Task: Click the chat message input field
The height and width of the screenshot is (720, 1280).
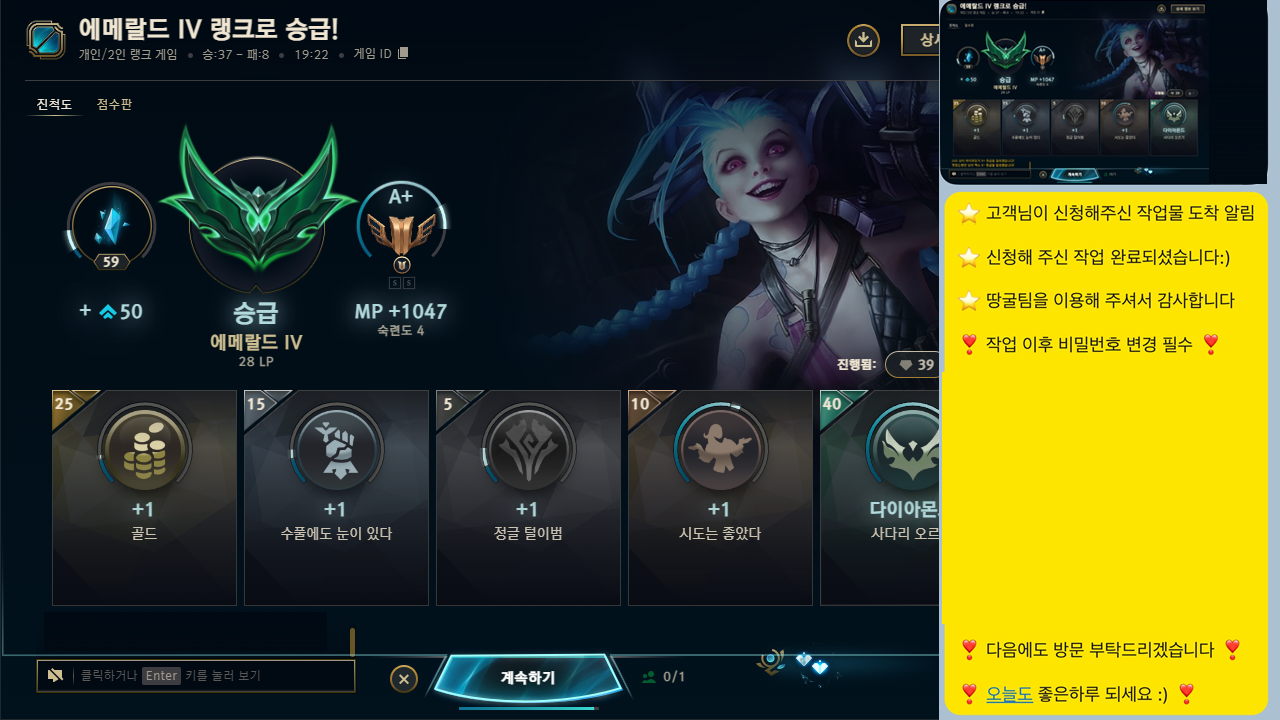Action: click(x=195, y=676)
